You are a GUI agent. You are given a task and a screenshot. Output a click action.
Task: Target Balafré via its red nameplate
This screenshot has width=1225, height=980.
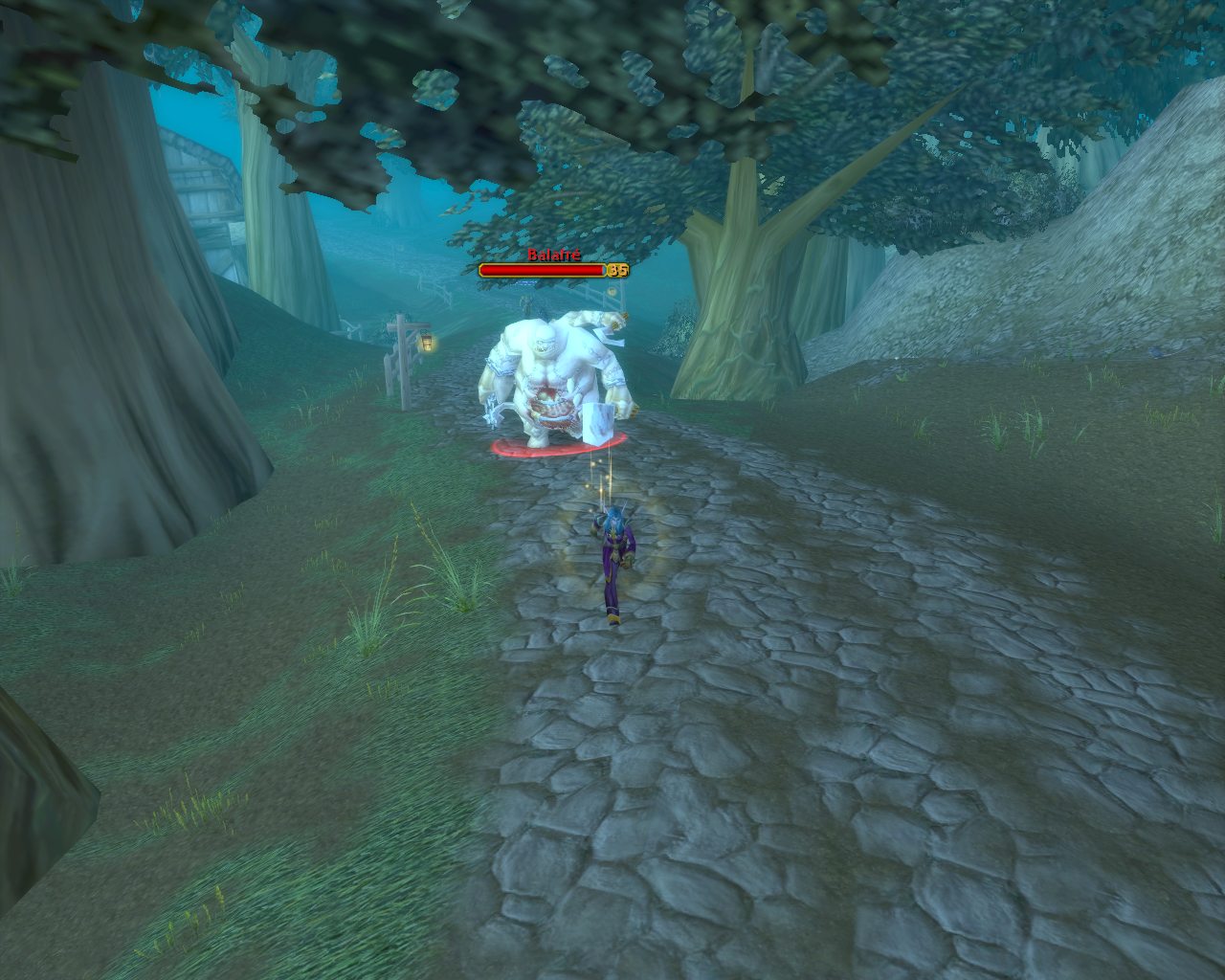click(x=544, y=271)
